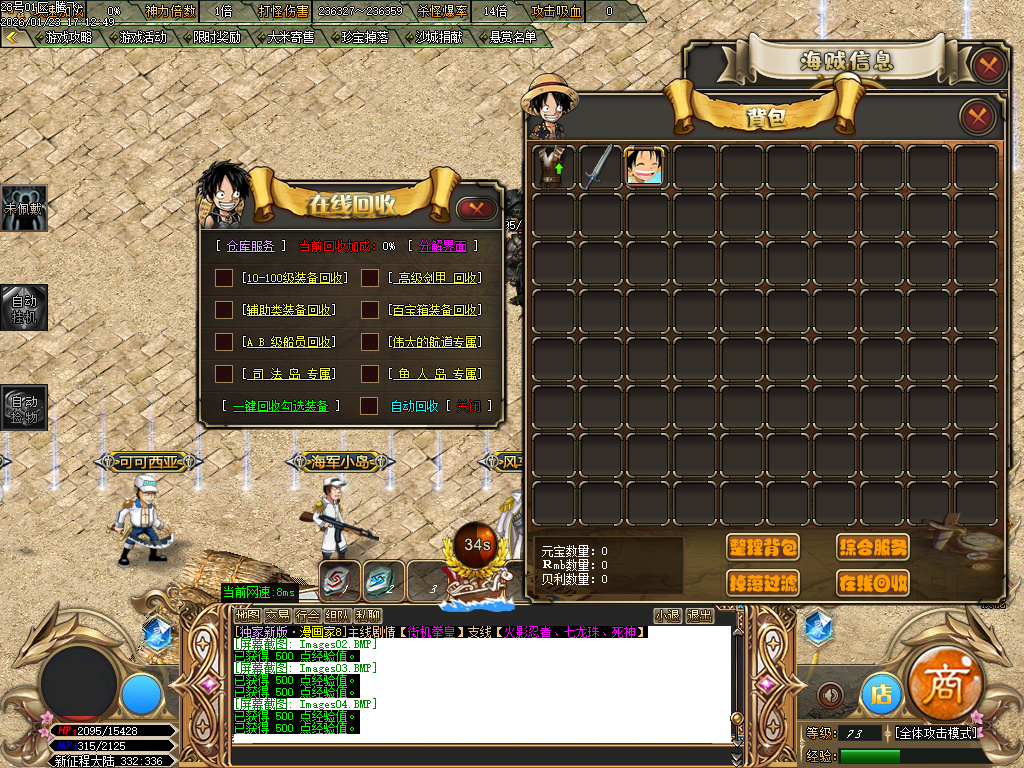Tick the 百宝箱装备回收 checkbox
This screenshot has width=1024, height=768.
point(370,310)
